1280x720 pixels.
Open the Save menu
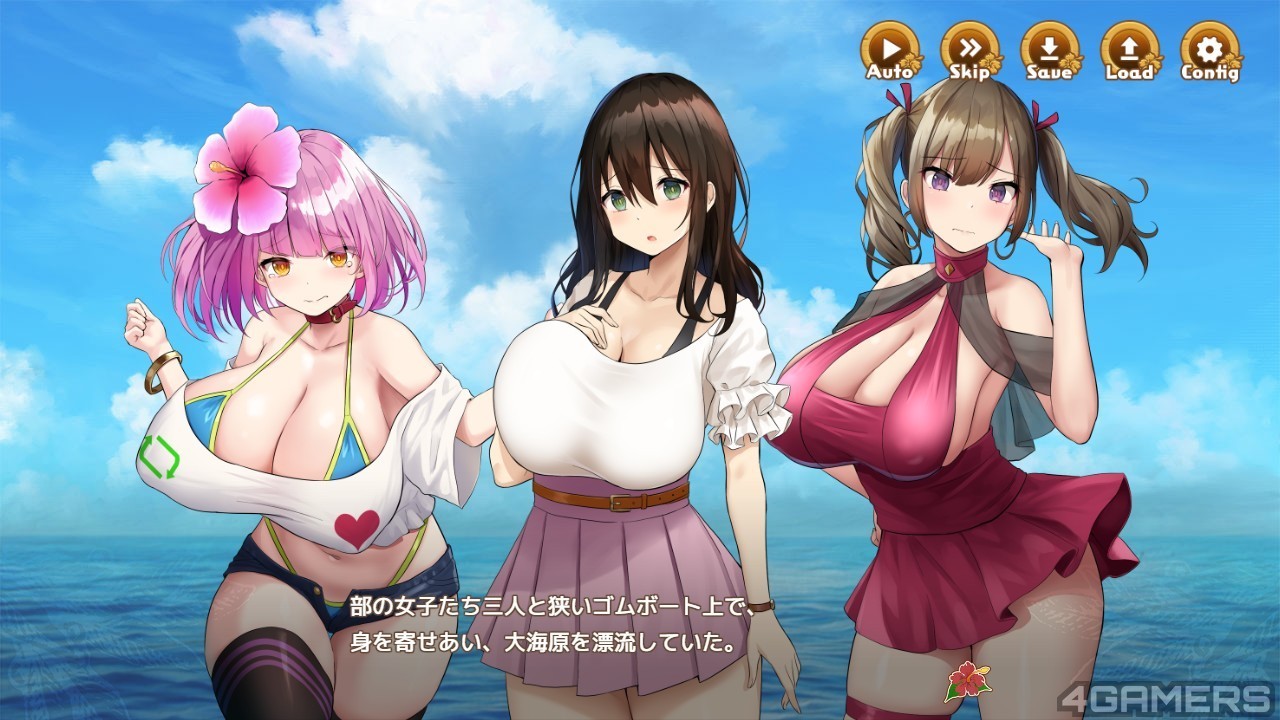coord(1049,50)
